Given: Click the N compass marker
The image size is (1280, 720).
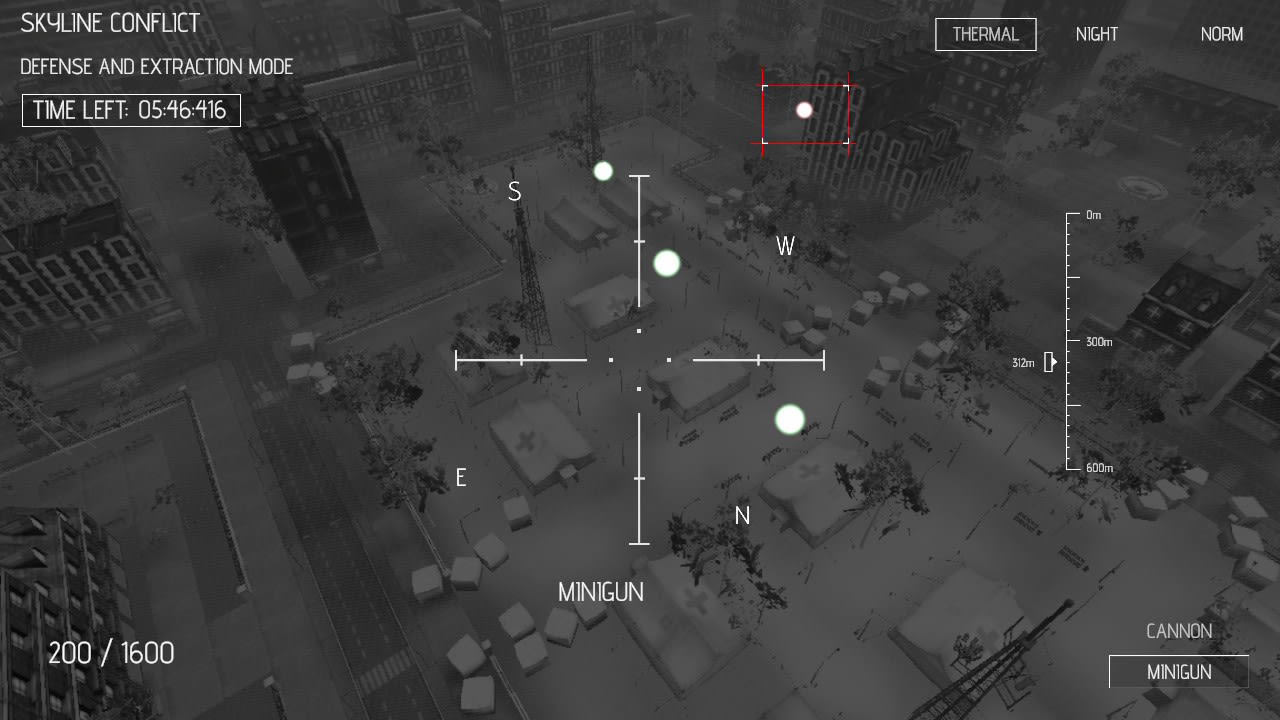Looking at the screenshot, I should pos(742,515).
